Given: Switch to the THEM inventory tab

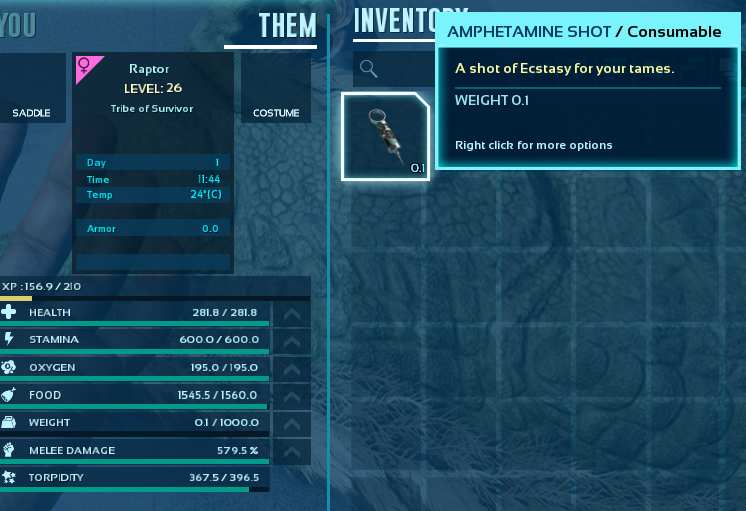Looking at the screenshot, I should click(x=287, y=26).
